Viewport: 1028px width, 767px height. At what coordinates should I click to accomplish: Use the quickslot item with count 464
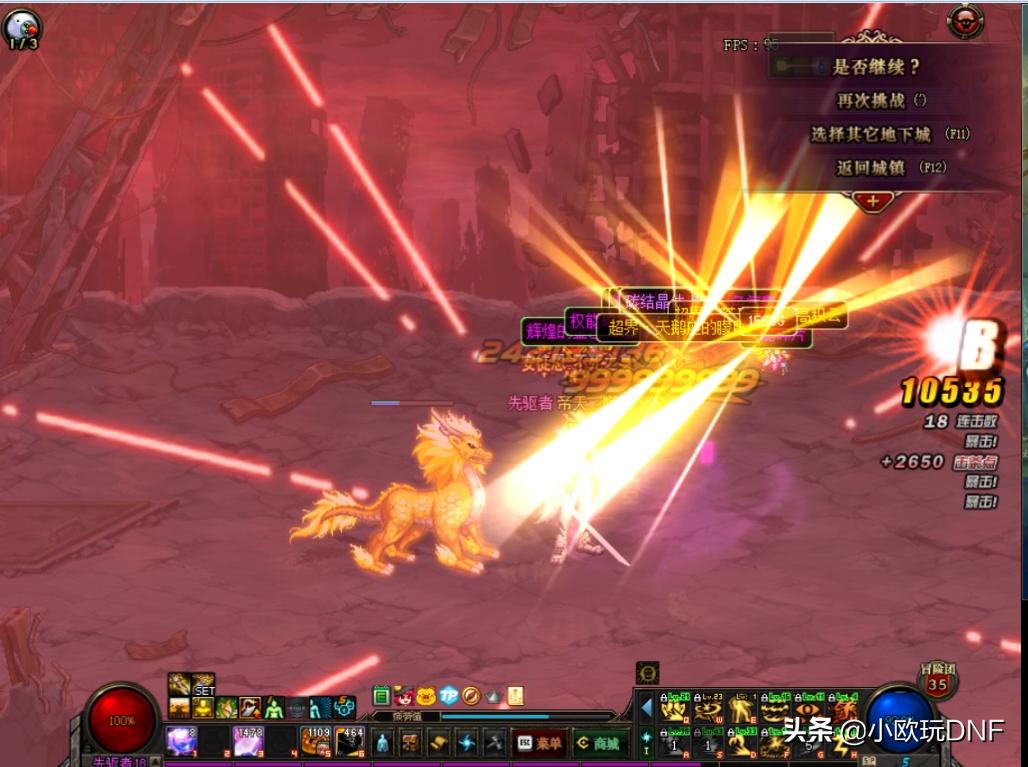click(350, 741)
